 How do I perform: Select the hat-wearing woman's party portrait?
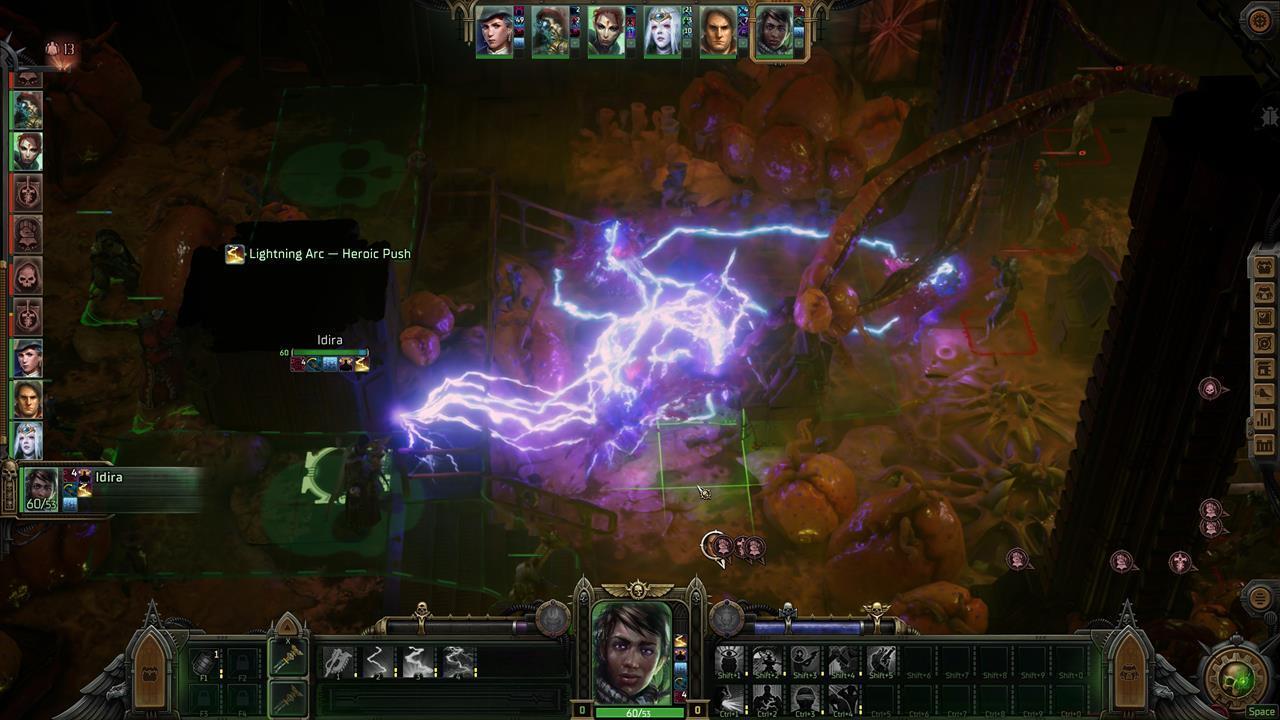(x=493, y=32)
